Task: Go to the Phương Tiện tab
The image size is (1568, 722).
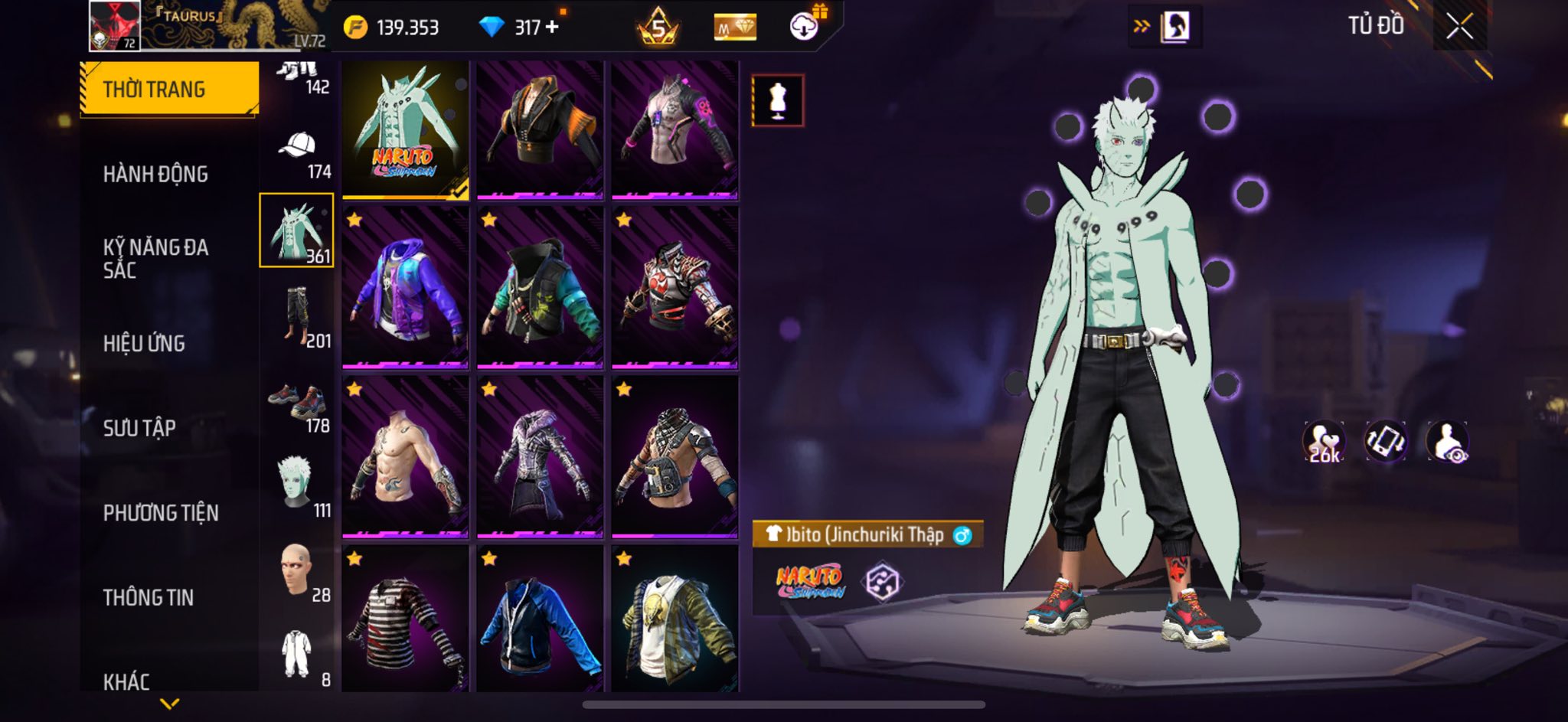Action: (x=161, y=513)
